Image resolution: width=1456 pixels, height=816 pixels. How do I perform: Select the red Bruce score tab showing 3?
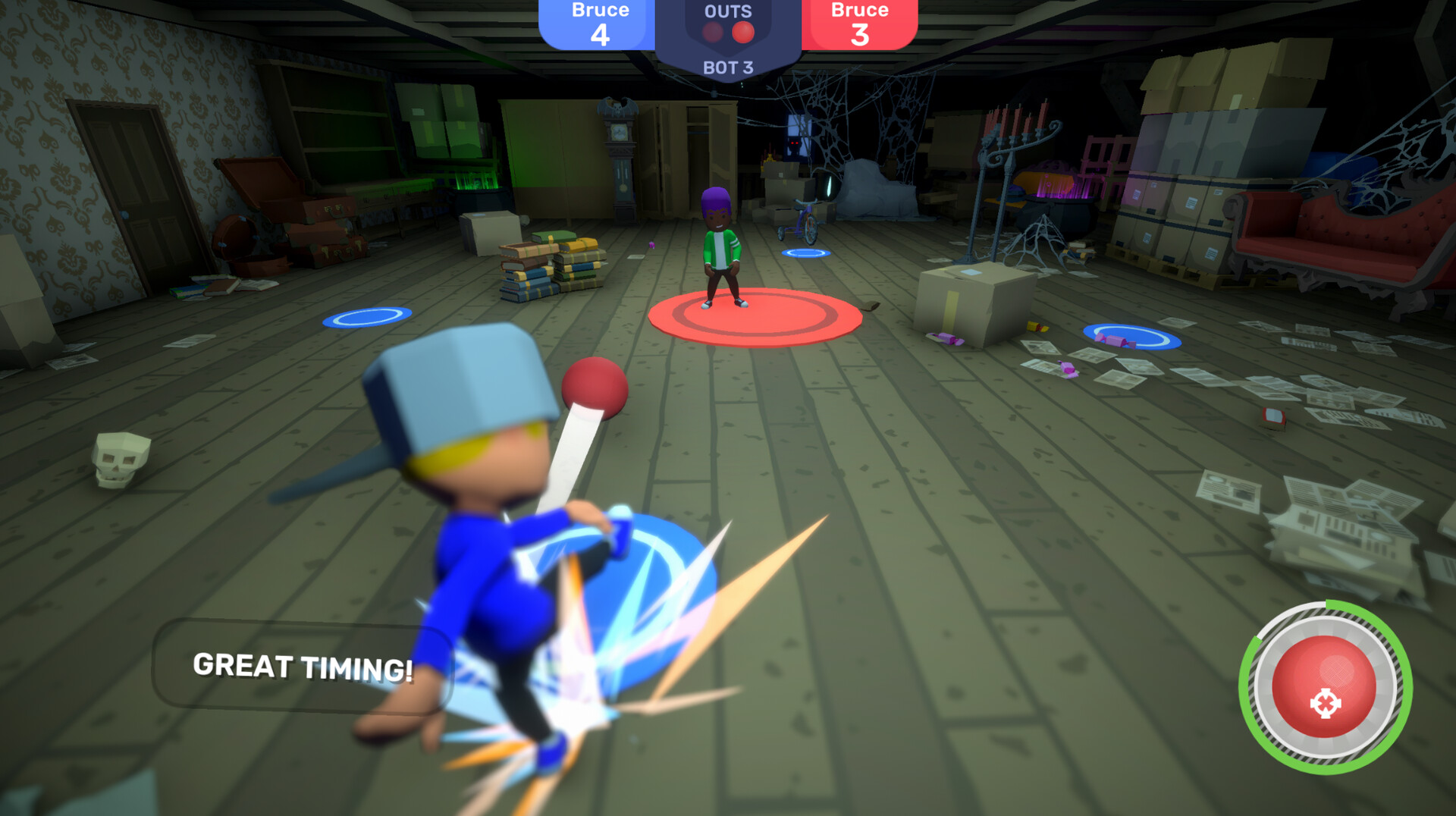860,21
